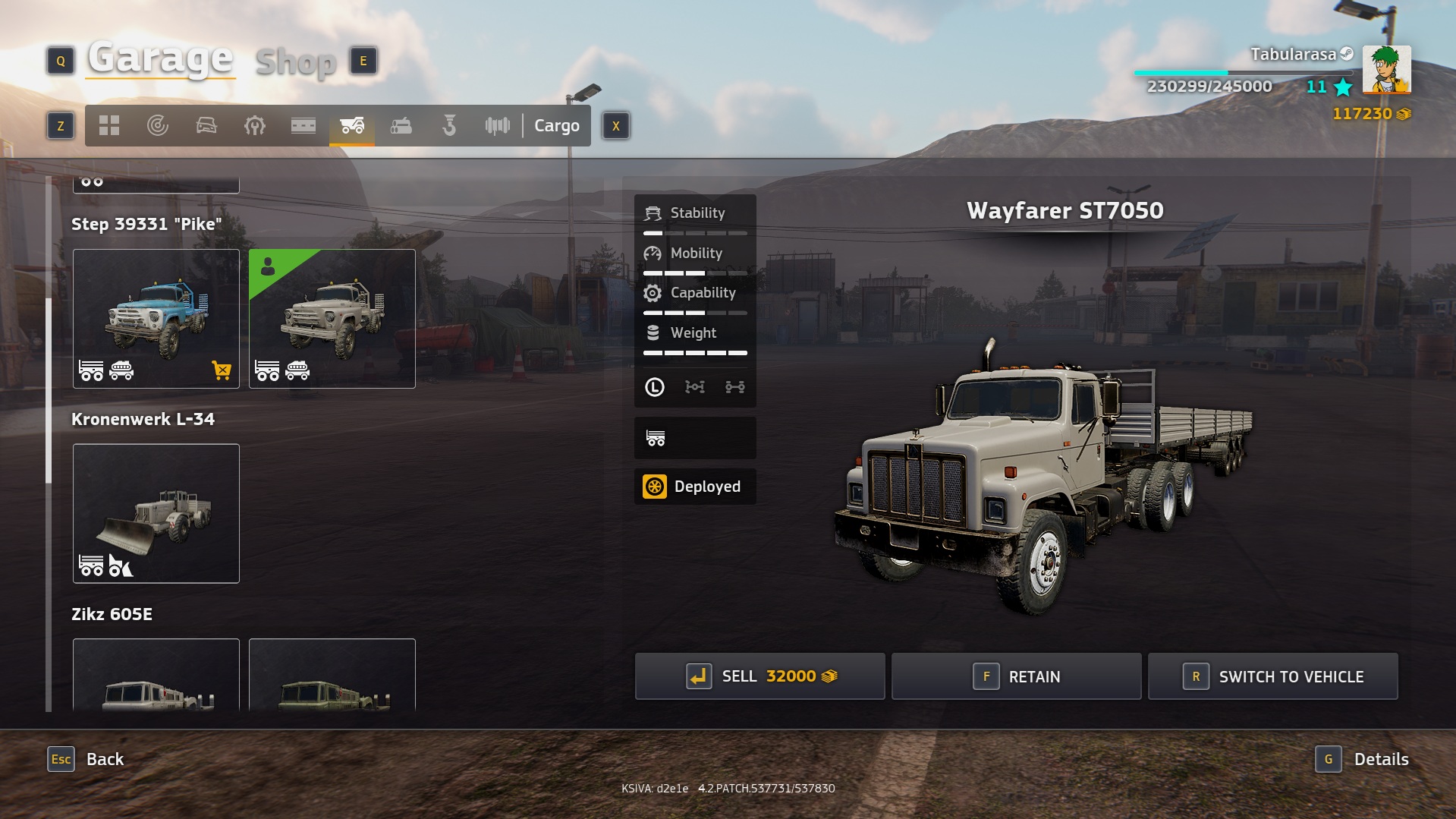The width and height of the screenshot is (1456, 819).
Task: Choose the Kronenwerk L-34 dozer truck
Action: coord(156,514)
